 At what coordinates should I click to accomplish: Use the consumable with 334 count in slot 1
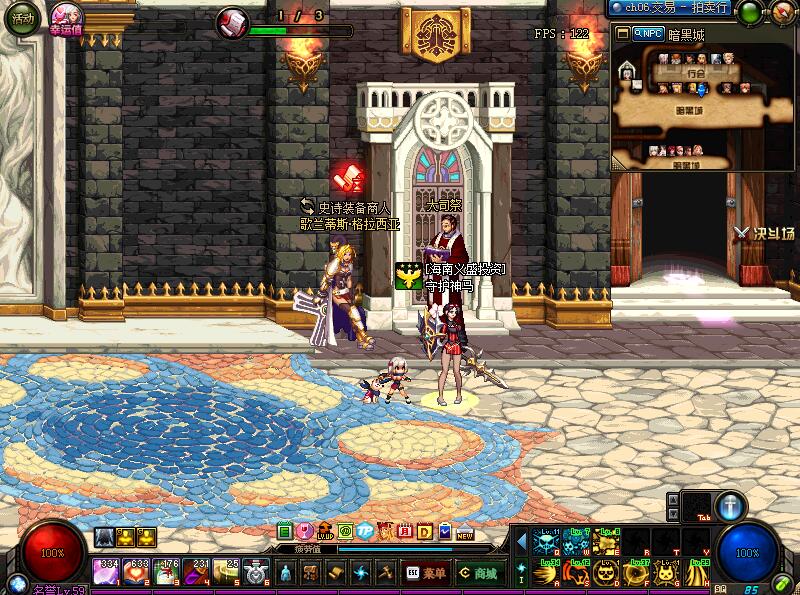click(x=105, y=572)
